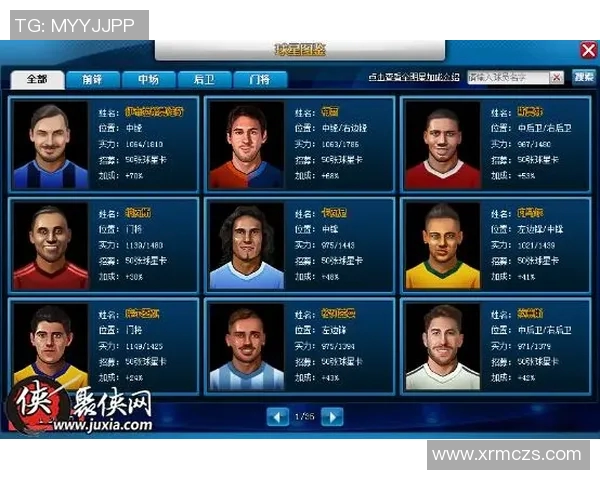Switch to the 后卫 (Defender) tab
Image resolution: width=600 pixels, height=480 pixels.
coord(204,79)
